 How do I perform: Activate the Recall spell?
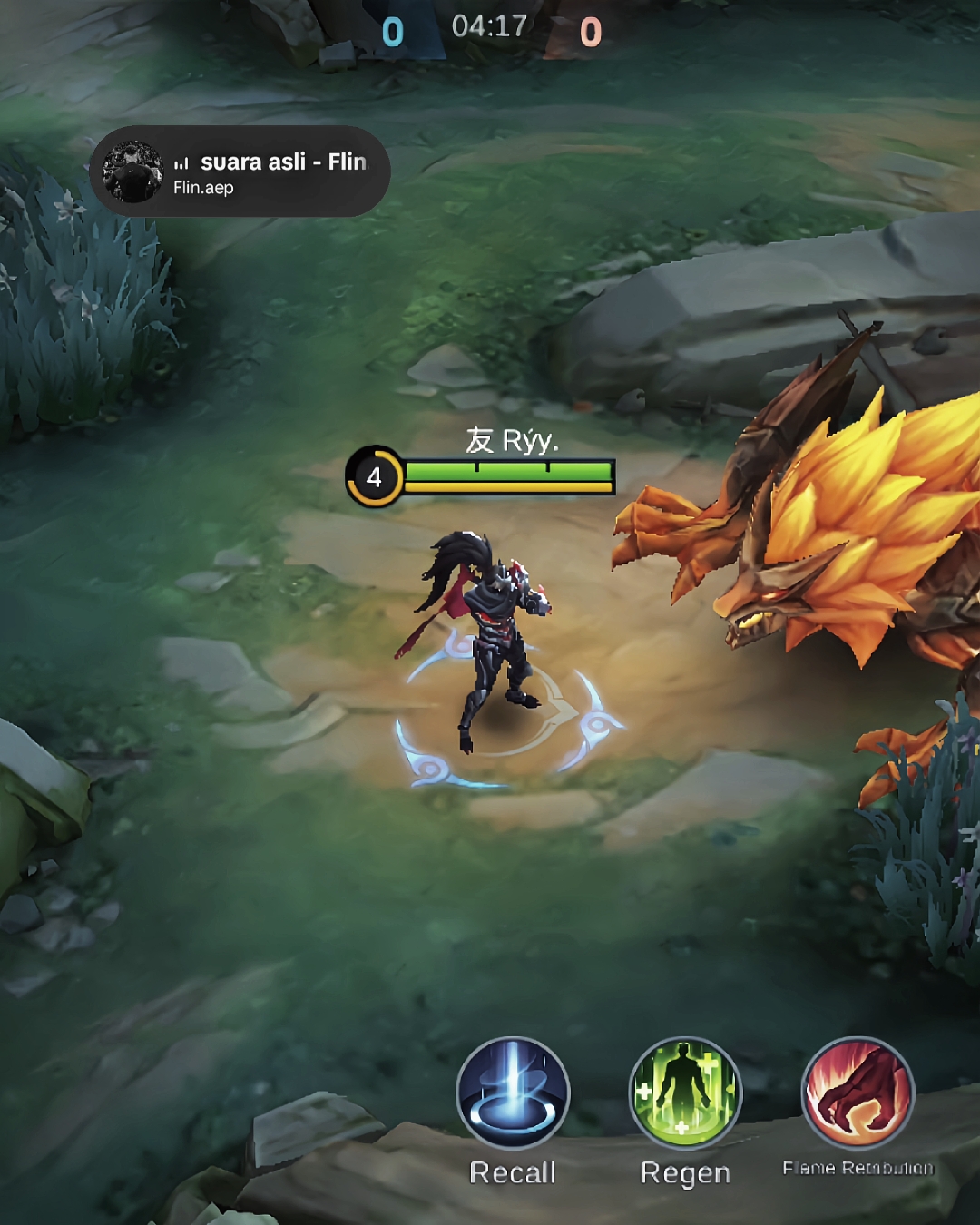(x=513, y=1093)
